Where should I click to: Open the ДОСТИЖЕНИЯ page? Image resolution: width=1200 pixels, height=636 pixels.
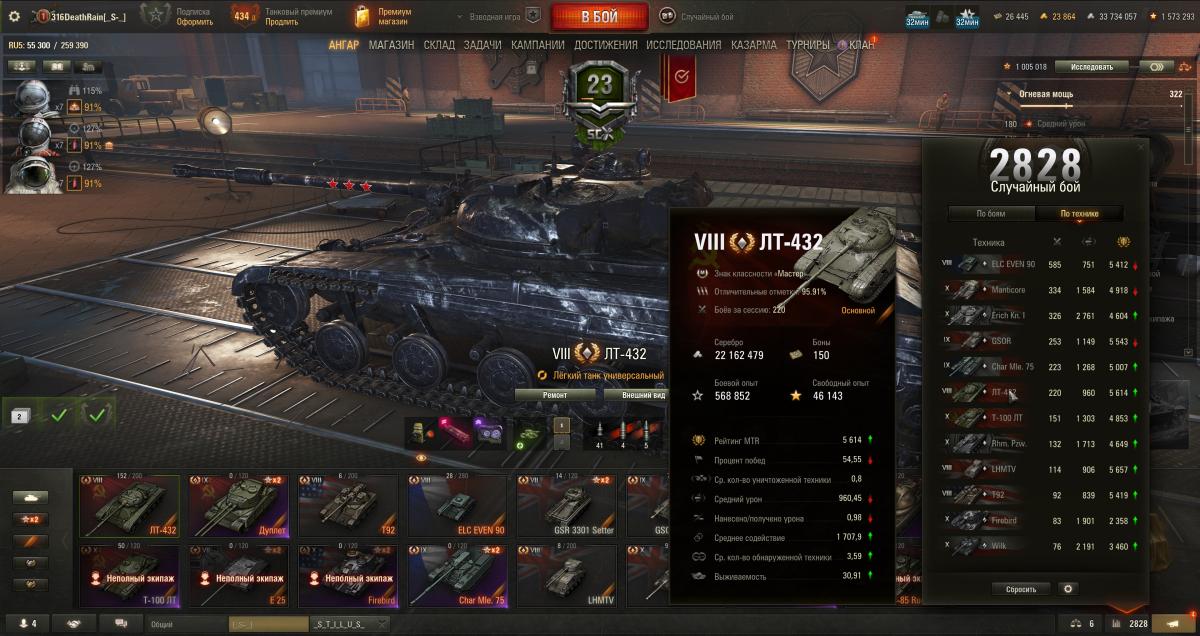[x=604, y=45]
